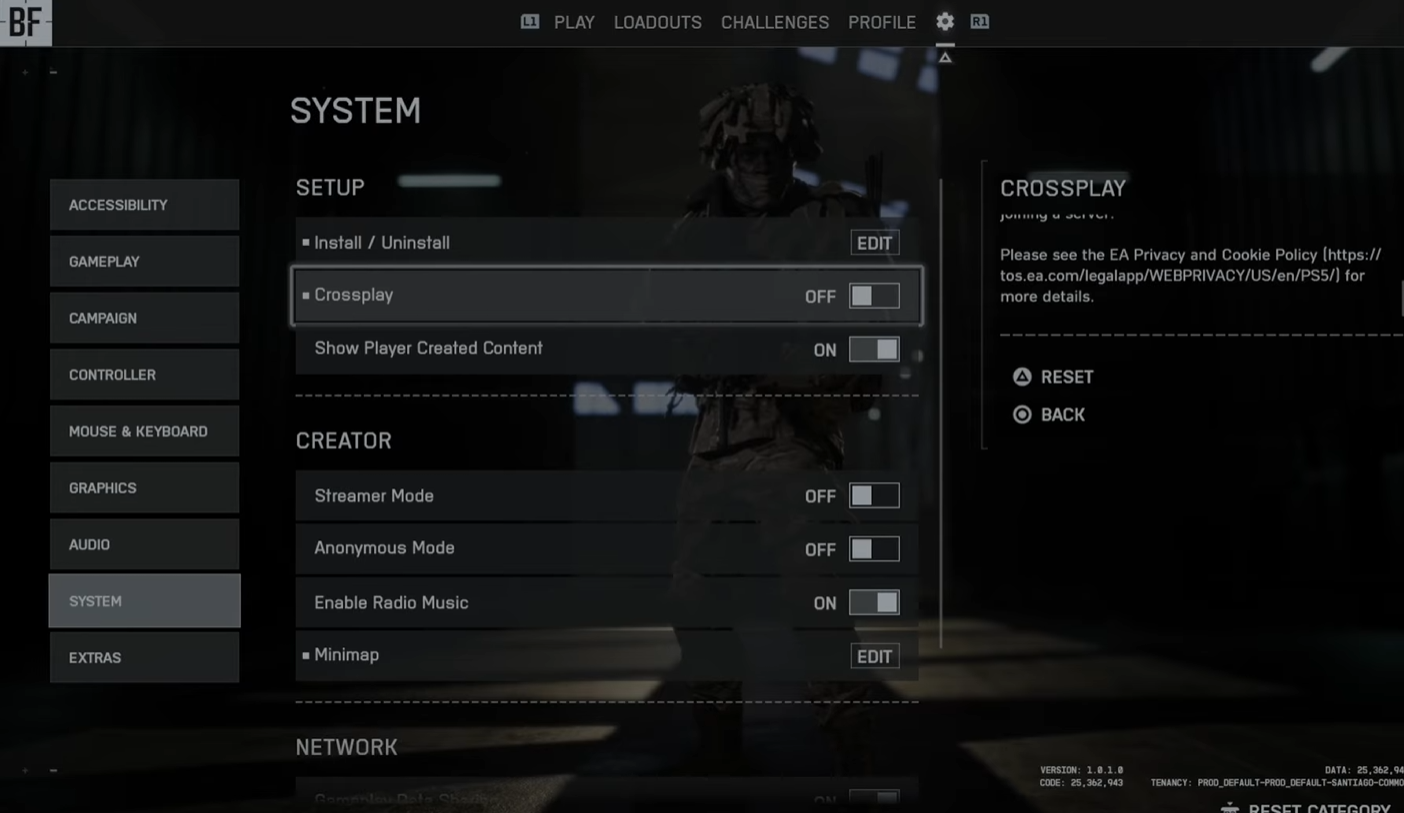
Task: Open the Profile tab
Action: (x=881, y=22)
